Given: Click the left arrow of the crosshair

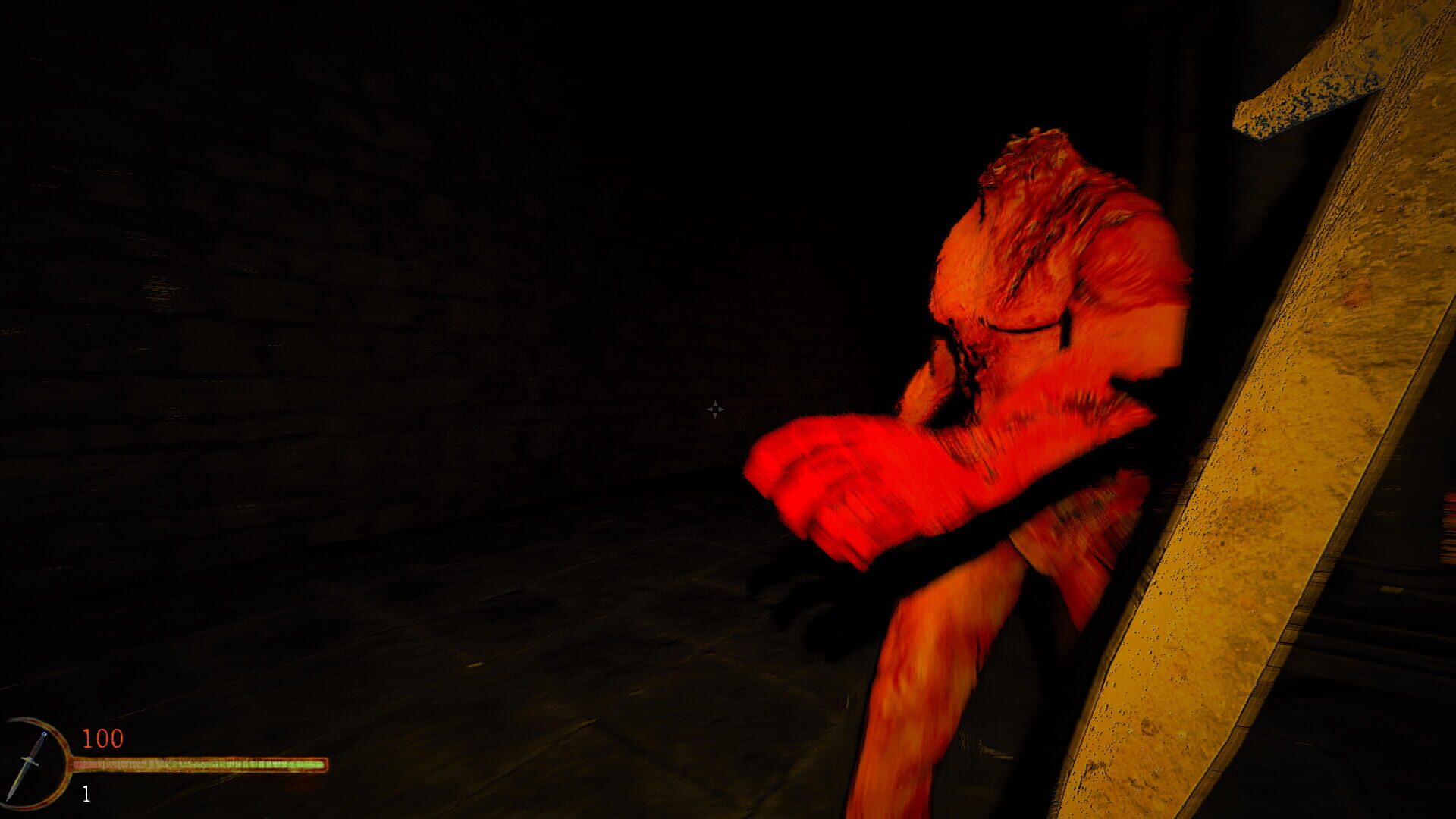Looking at the screenshot, I should click(x=708, y=409).
